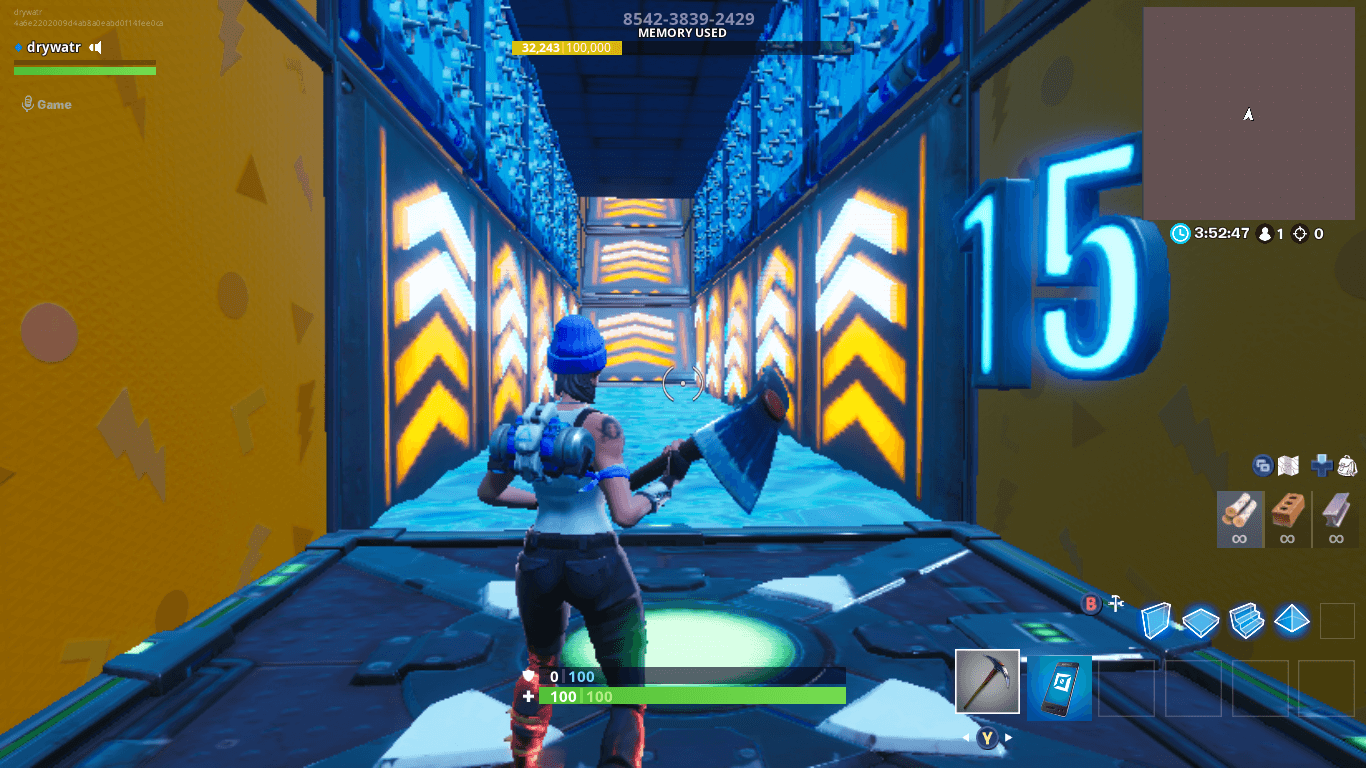Viewport: 1366px width, 768px height.
Task: Toggle the emote wheel icon
Action: coord(1262,467)
